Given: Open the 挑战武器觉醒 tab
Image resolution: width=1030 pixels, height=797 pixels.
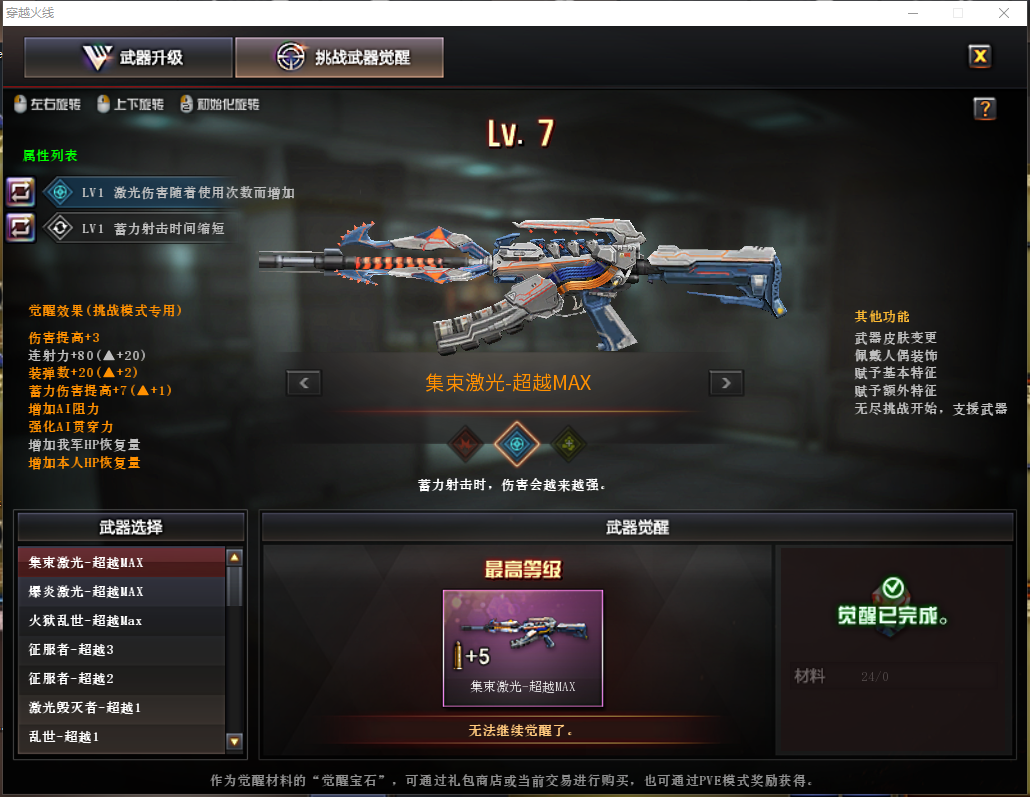Looking at the screenshot, I should [339, 58].
